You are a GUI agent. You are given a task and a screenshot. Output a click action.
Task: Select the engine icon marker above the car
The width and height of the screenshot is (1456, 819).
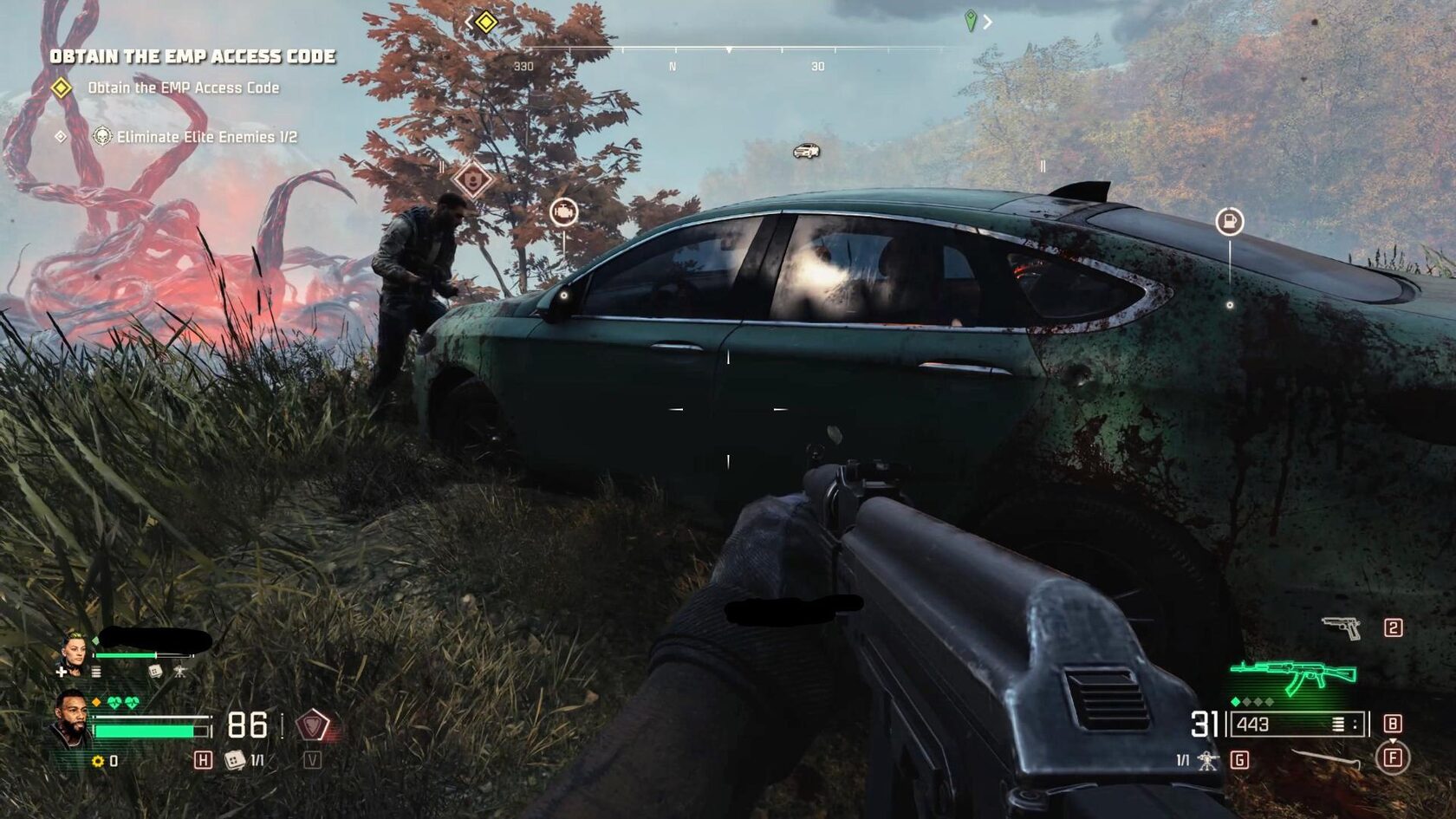pos(563,211)
